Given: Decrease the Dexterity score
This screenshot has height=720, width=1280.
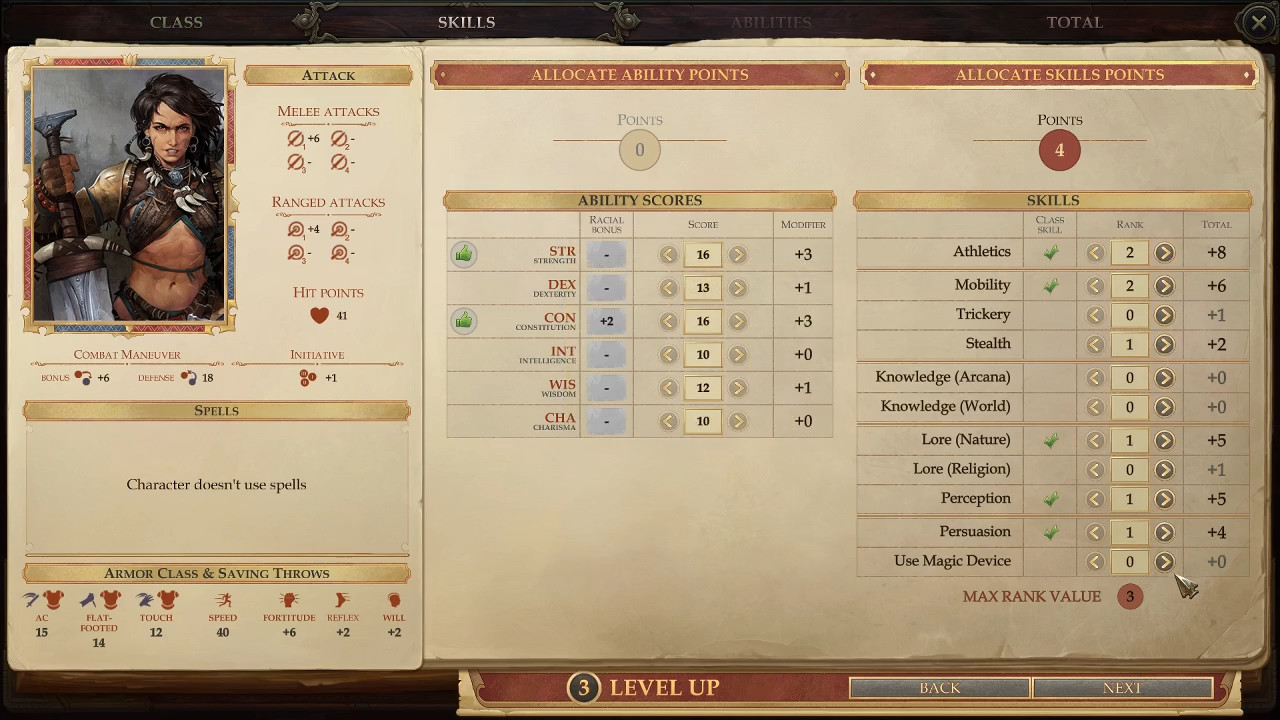Looking at the screenshot, I should (668, 288).
